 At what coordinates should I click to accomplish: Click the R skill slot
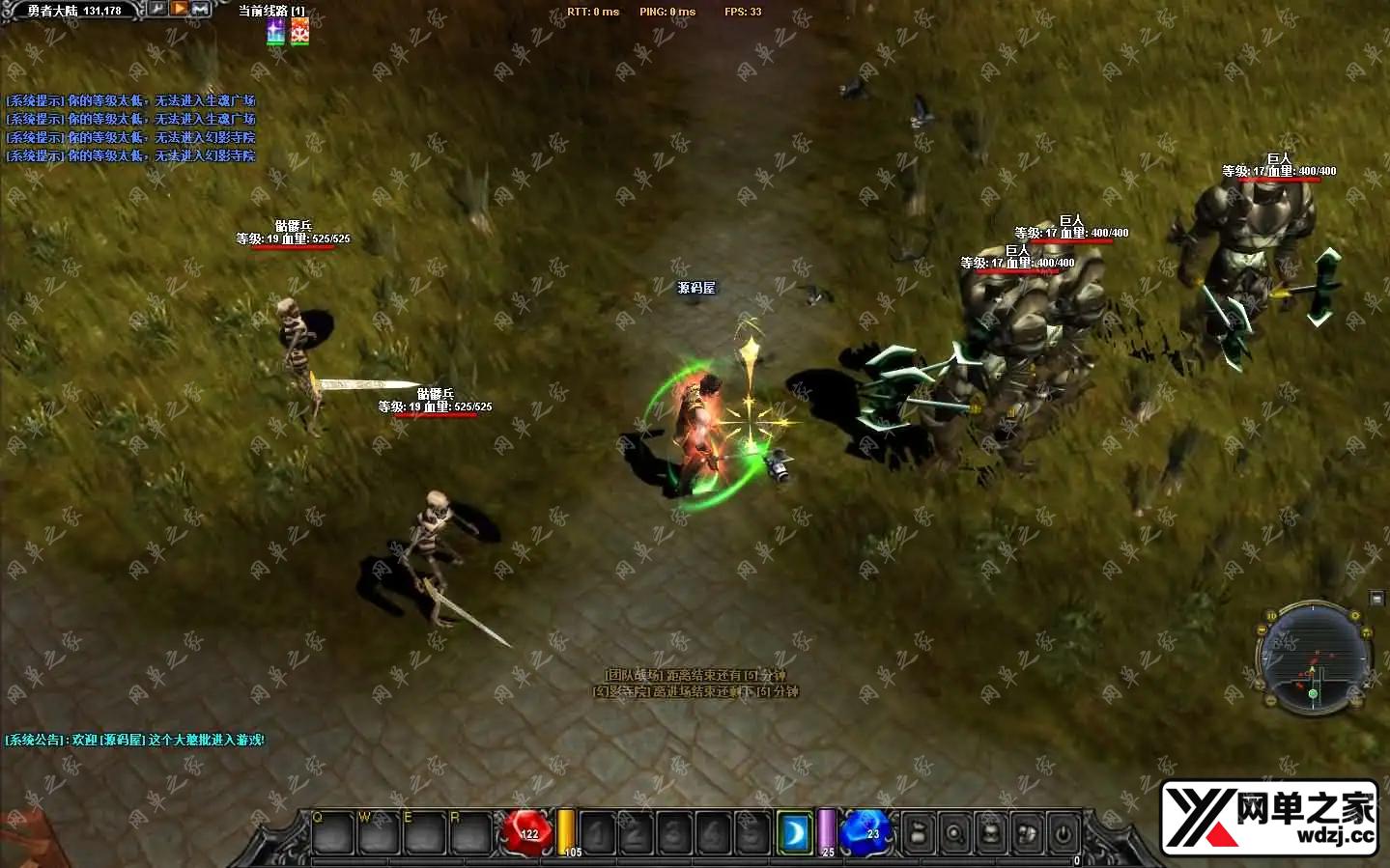click(470, 832)
